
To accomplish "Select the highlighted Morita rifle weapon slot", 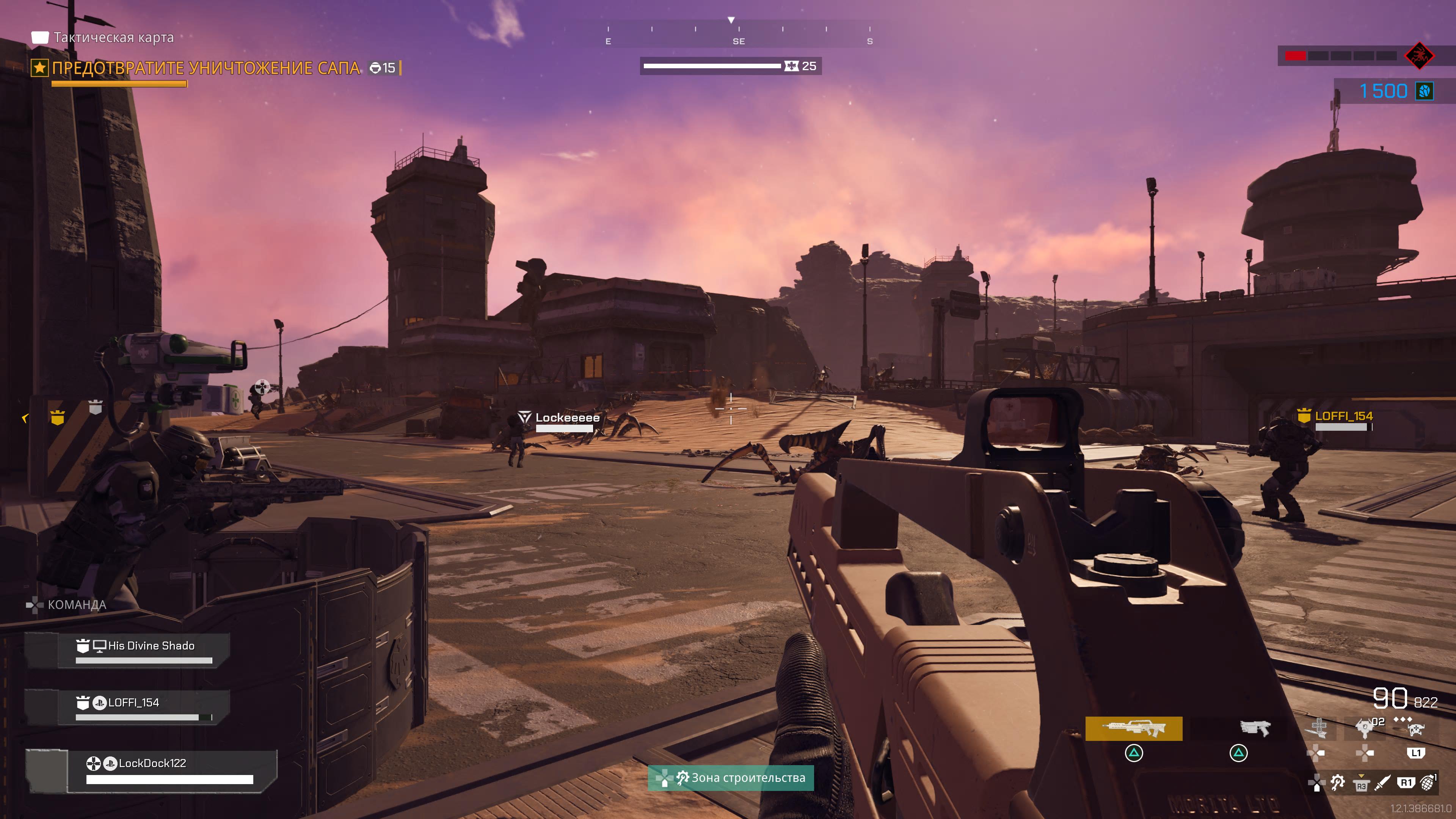I will [1133, 728].
